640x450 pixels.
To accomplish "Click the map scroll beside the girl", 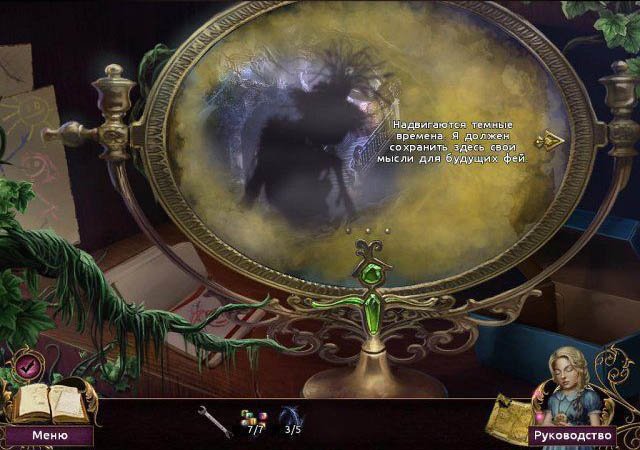I will point(506,415).
